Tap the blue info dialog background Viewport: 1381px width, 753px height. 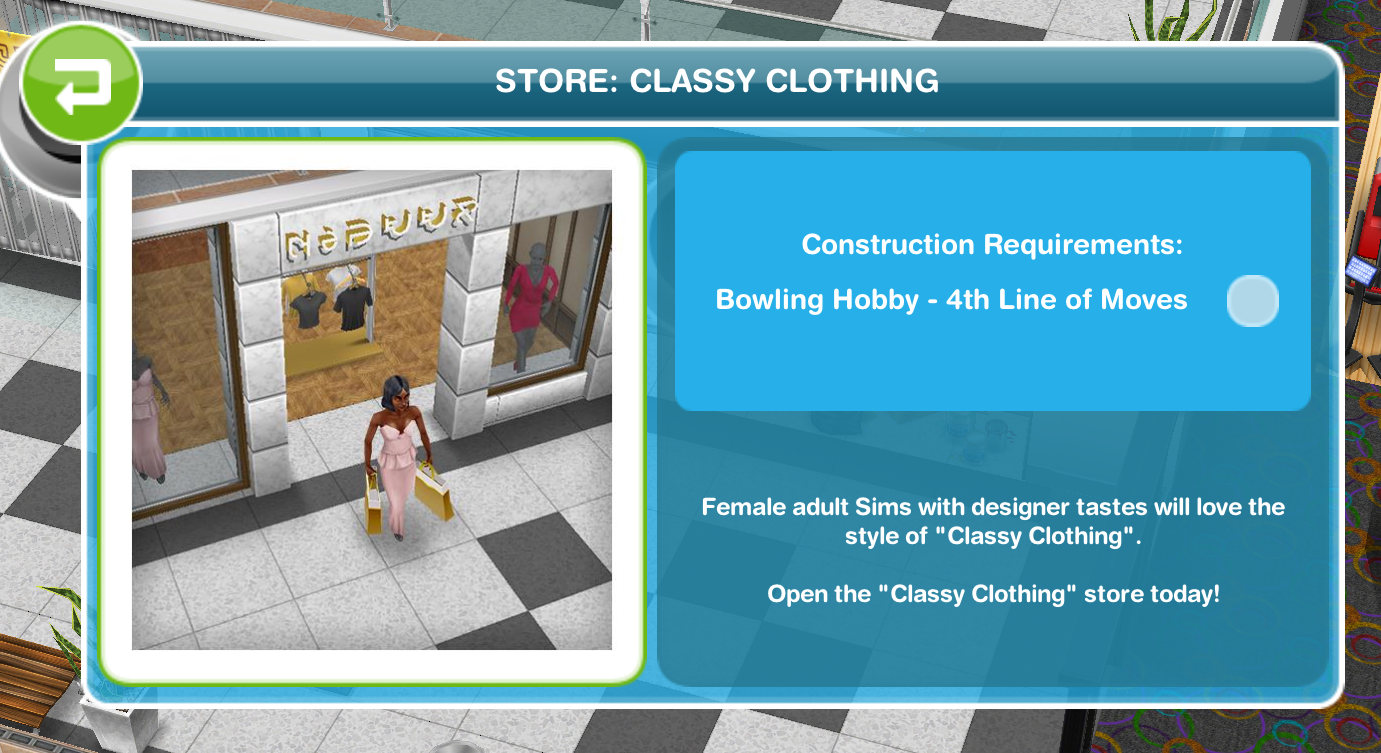pyautogui.click(x=992, y=450)
